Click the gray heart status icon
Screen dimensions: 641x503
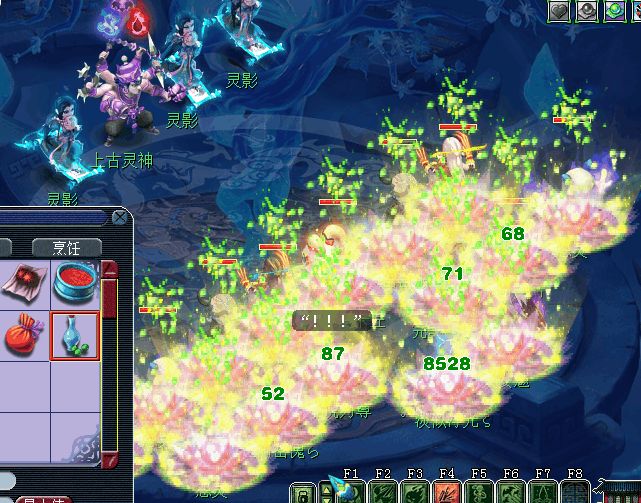560,11
